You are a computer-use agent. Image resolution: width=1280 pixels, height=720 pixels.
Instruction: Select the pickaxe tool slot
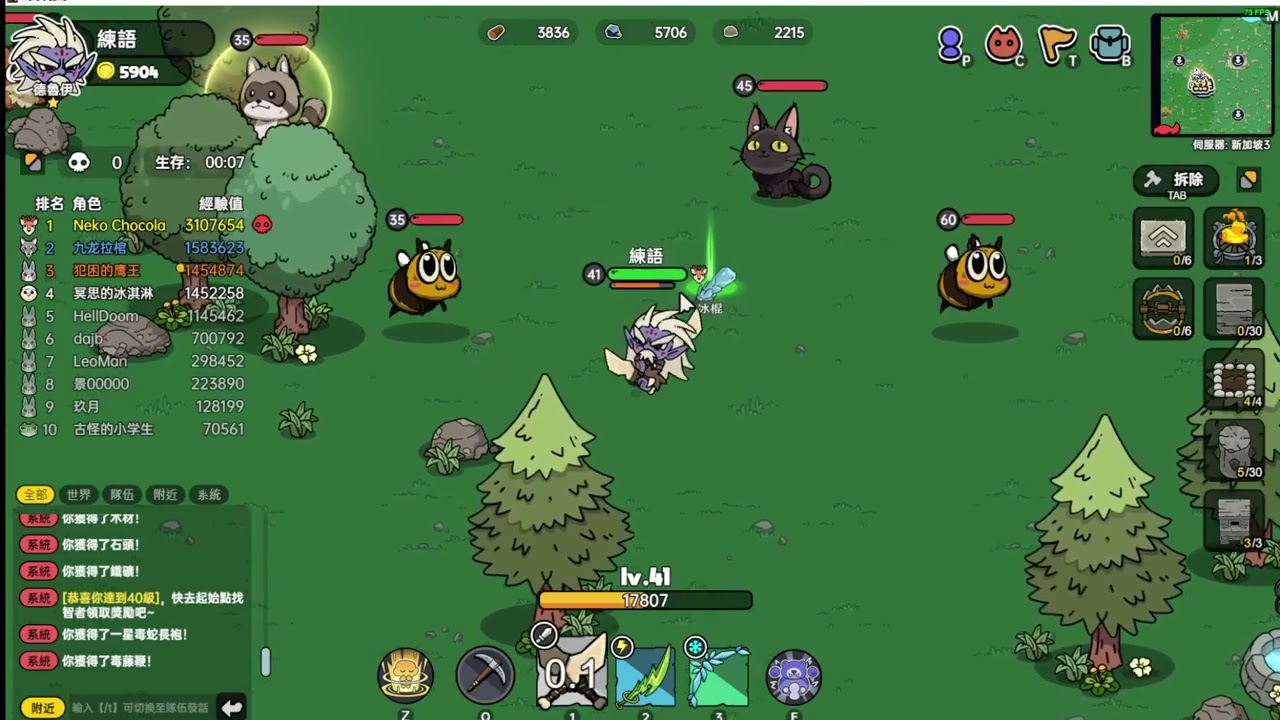485,676
